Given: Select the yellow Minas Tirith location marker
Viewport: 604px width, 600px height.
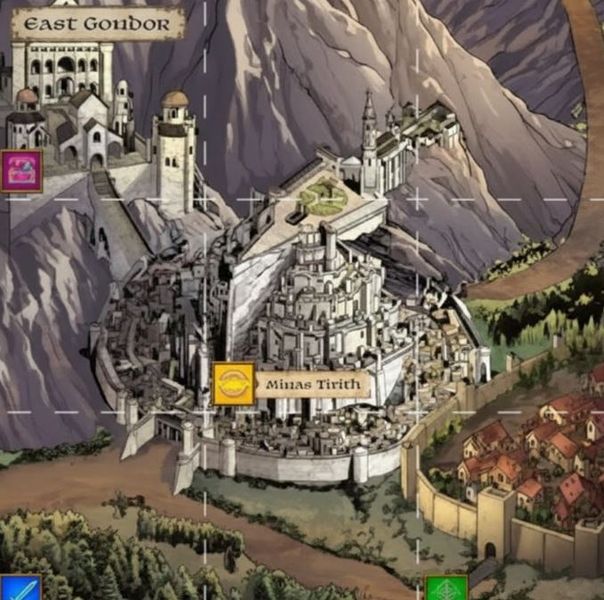Looking at the screenshot, I should [233, 384].
